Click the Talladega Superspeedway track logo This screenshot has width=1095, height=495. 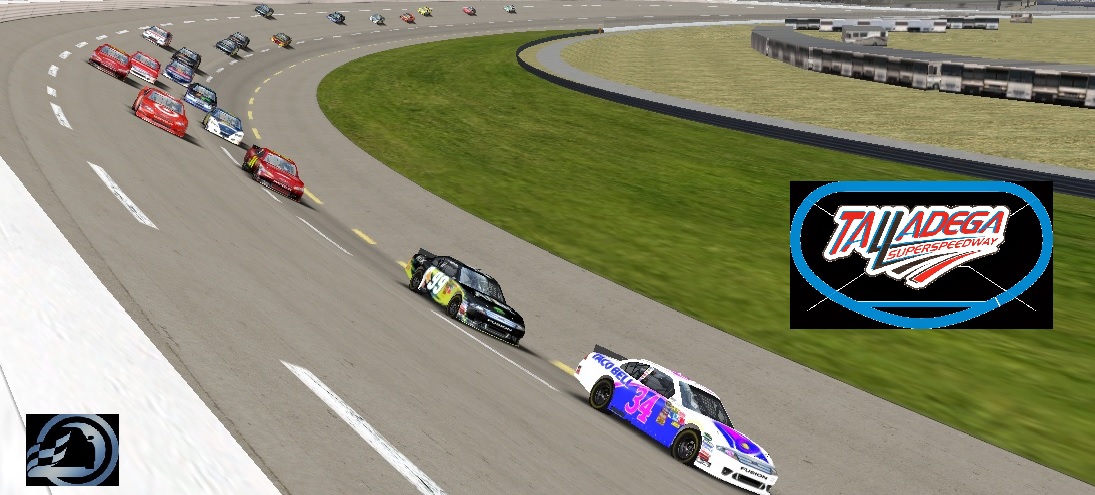click(x=920, y=254)
